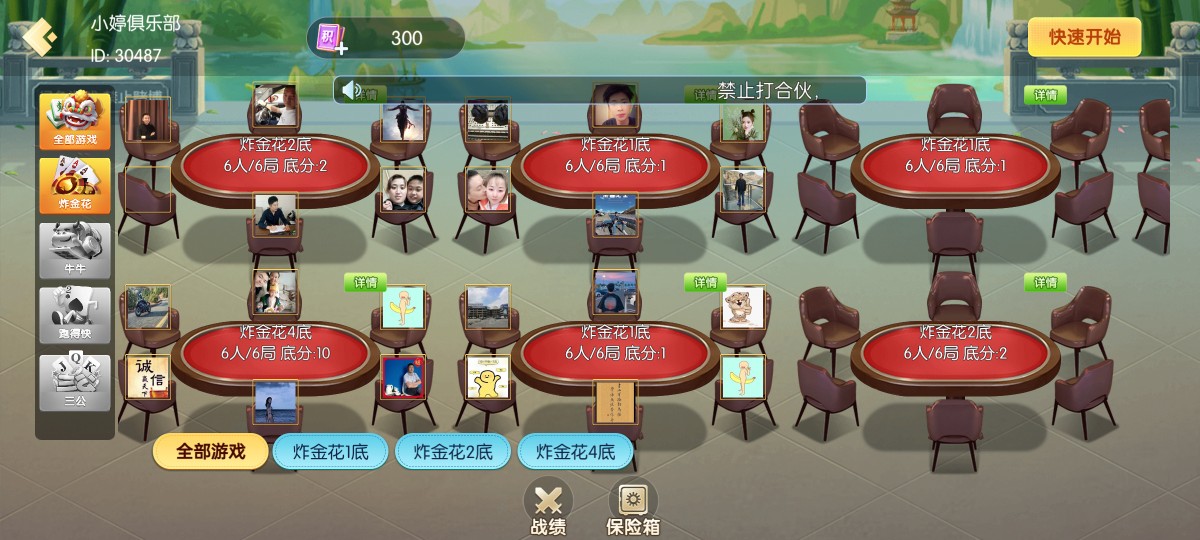Select the 三公 game category
The height and width of the screenshot is (540, 1200).
[x=75, y=382]
